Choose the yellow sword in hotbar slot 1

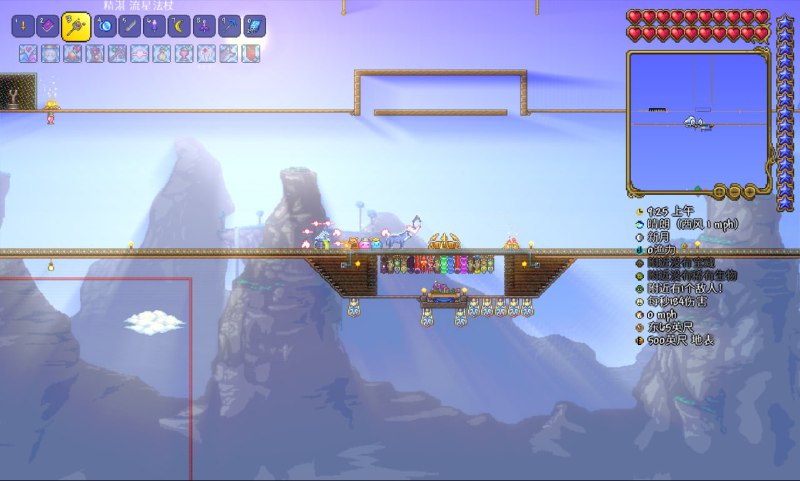(x=23, y=27)
